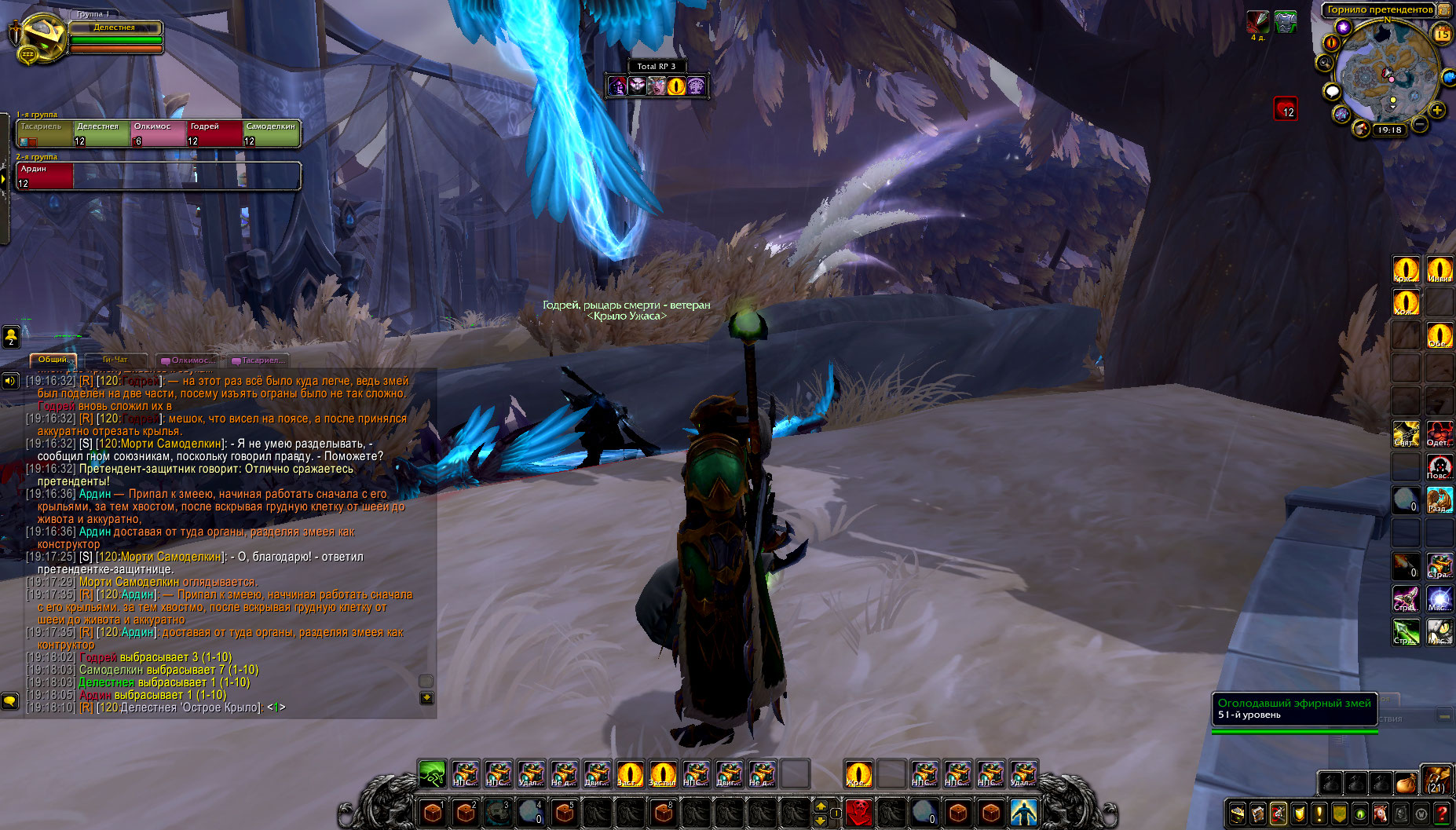1456x830 pixels.
Task: Click the white speech bubble minimap button
Action: click(1332, 92)
